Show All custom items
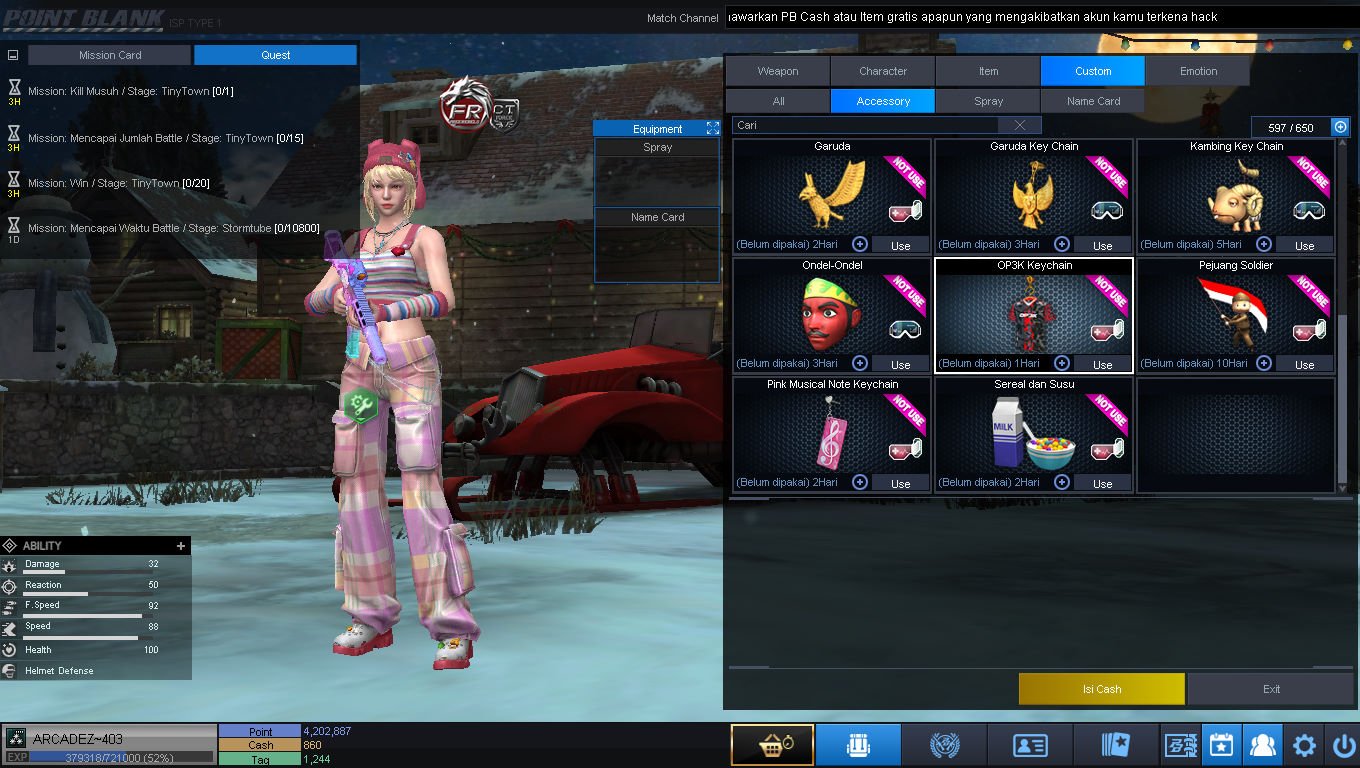This screenshot has height=768, width=1360. [x=778, y=101]
